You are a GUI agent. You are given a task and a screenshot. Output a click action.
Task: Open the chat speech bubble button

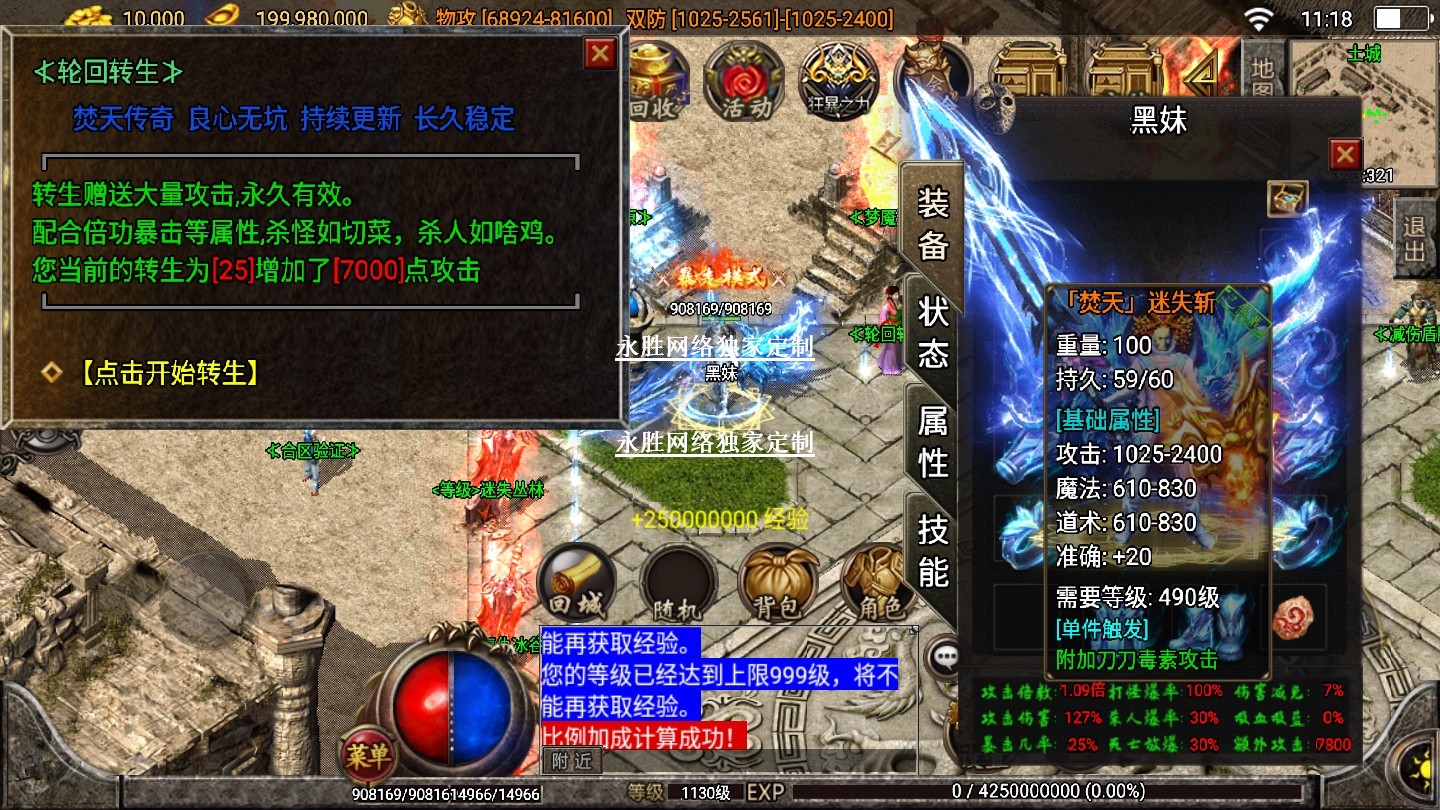pyautogui.click(x=944, y=657)
